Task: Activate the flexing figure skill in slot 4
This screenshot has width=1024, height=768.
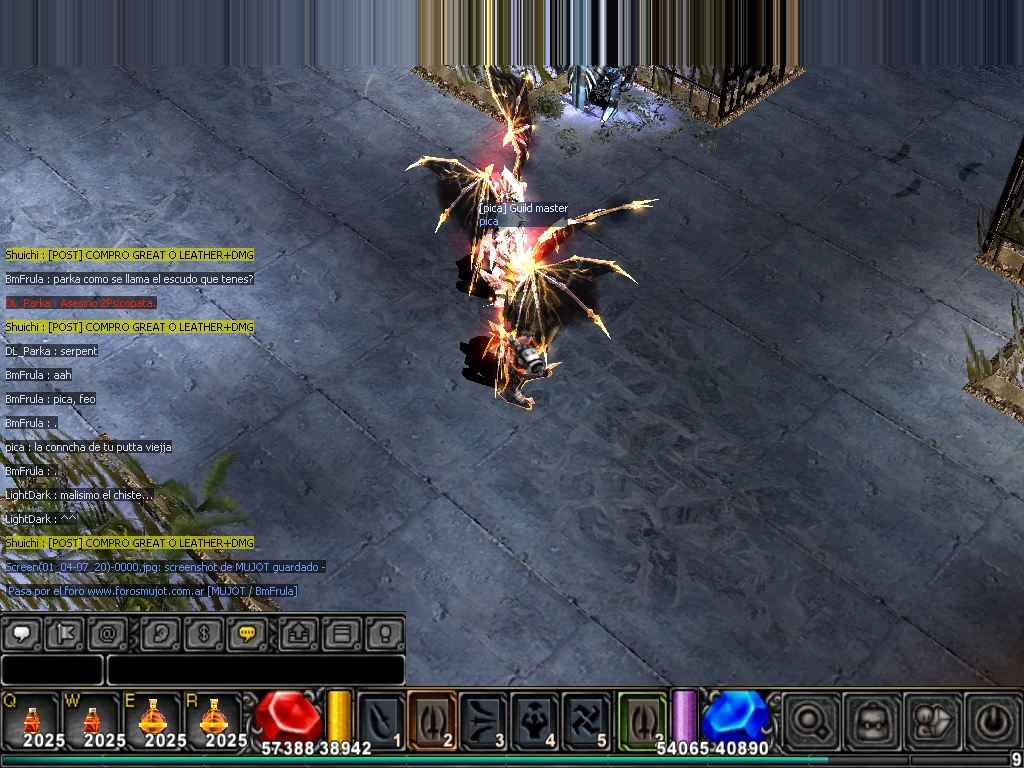Action: tap(535, 720)
